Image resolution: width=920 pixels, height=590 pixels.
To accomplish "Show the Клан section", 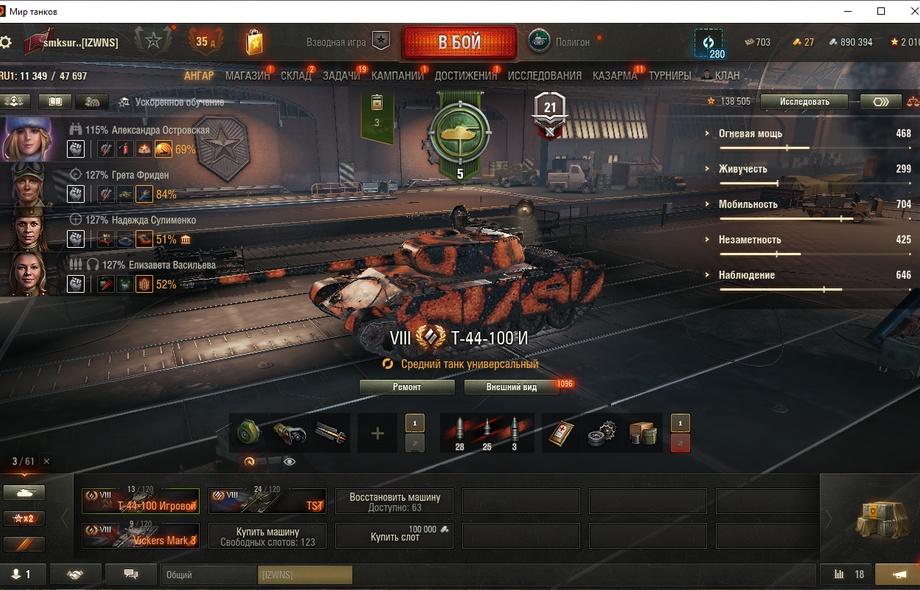I will click(727, 75).
